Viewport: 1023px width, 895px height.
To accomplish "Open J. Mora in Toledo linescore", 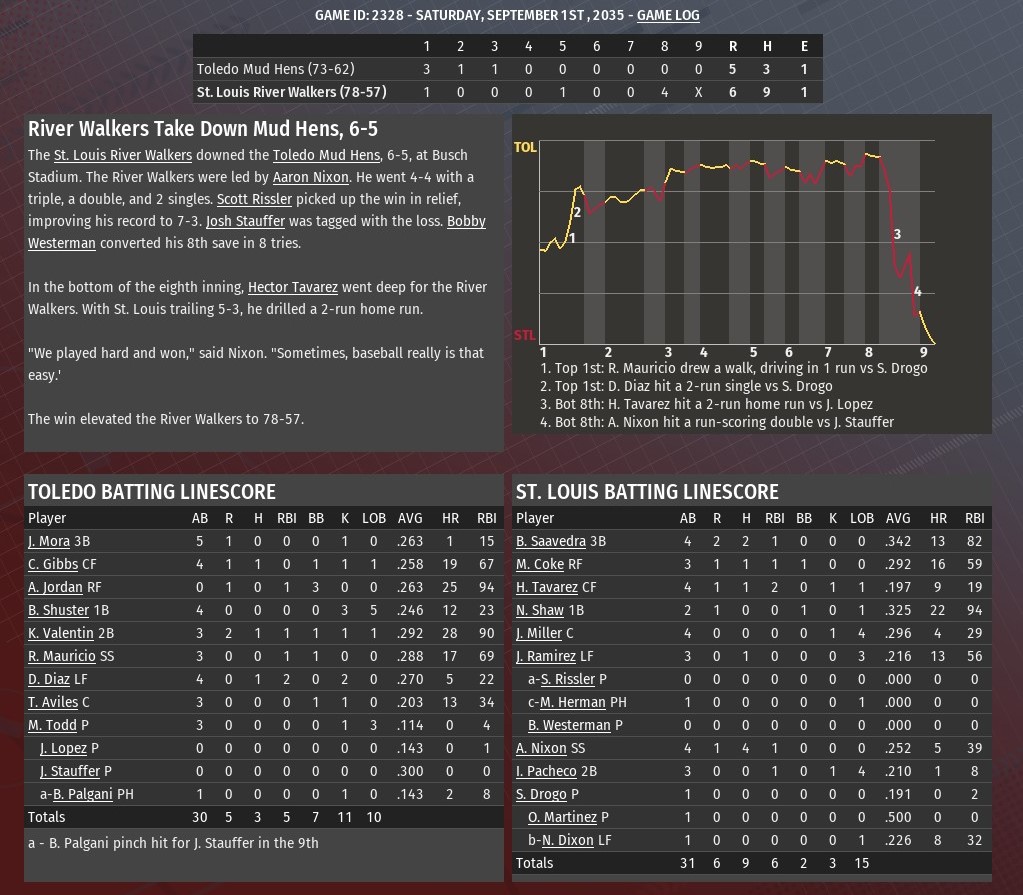I will coord(49,541).
